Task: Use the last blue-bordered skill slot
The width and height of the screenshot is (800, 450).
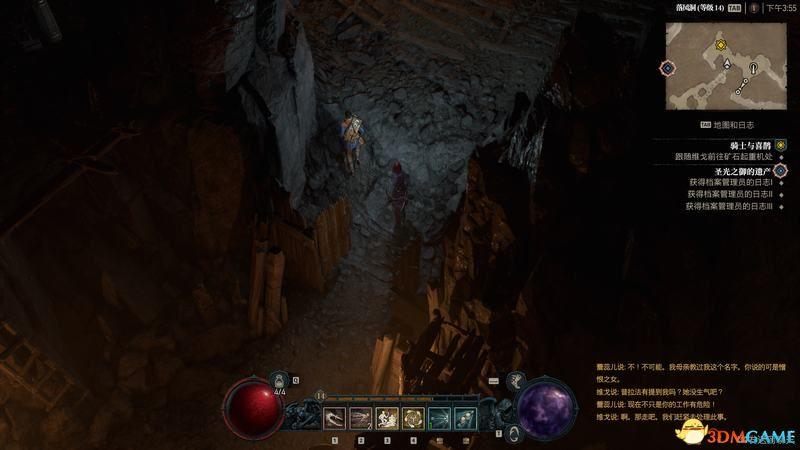Action: [464, 419]
